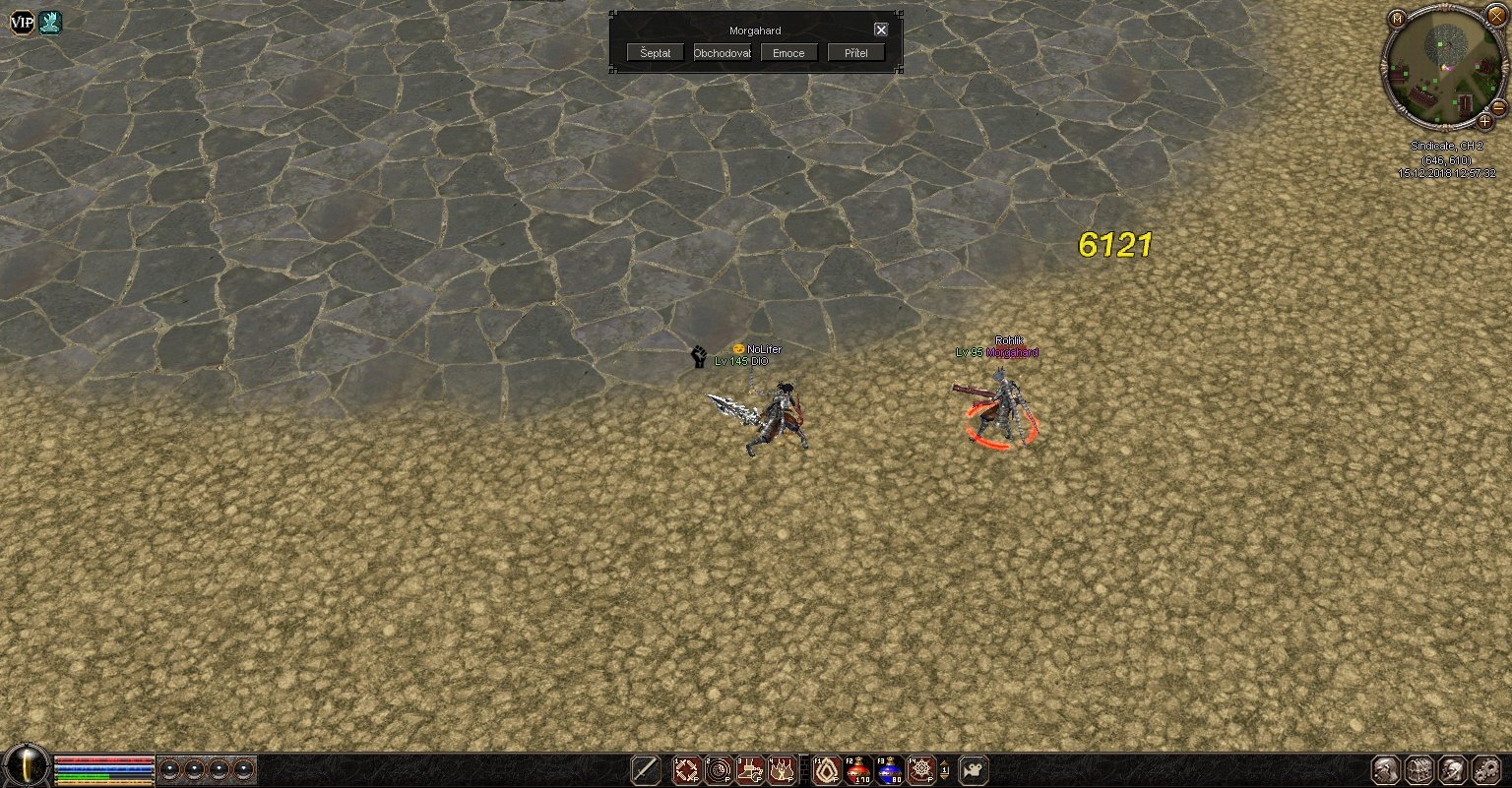Zoom in the minimap with the plus button
This screenshot has width=1512, height=788.
click(x=1484, y=122)
